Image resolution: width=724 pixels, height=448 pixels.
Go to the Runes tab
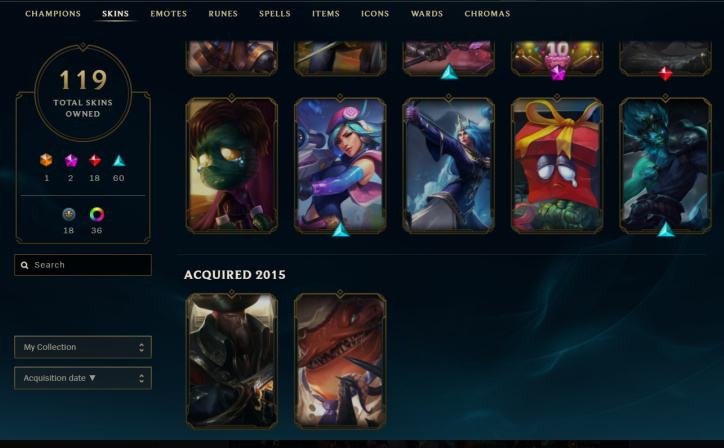[x=223, y=14]
